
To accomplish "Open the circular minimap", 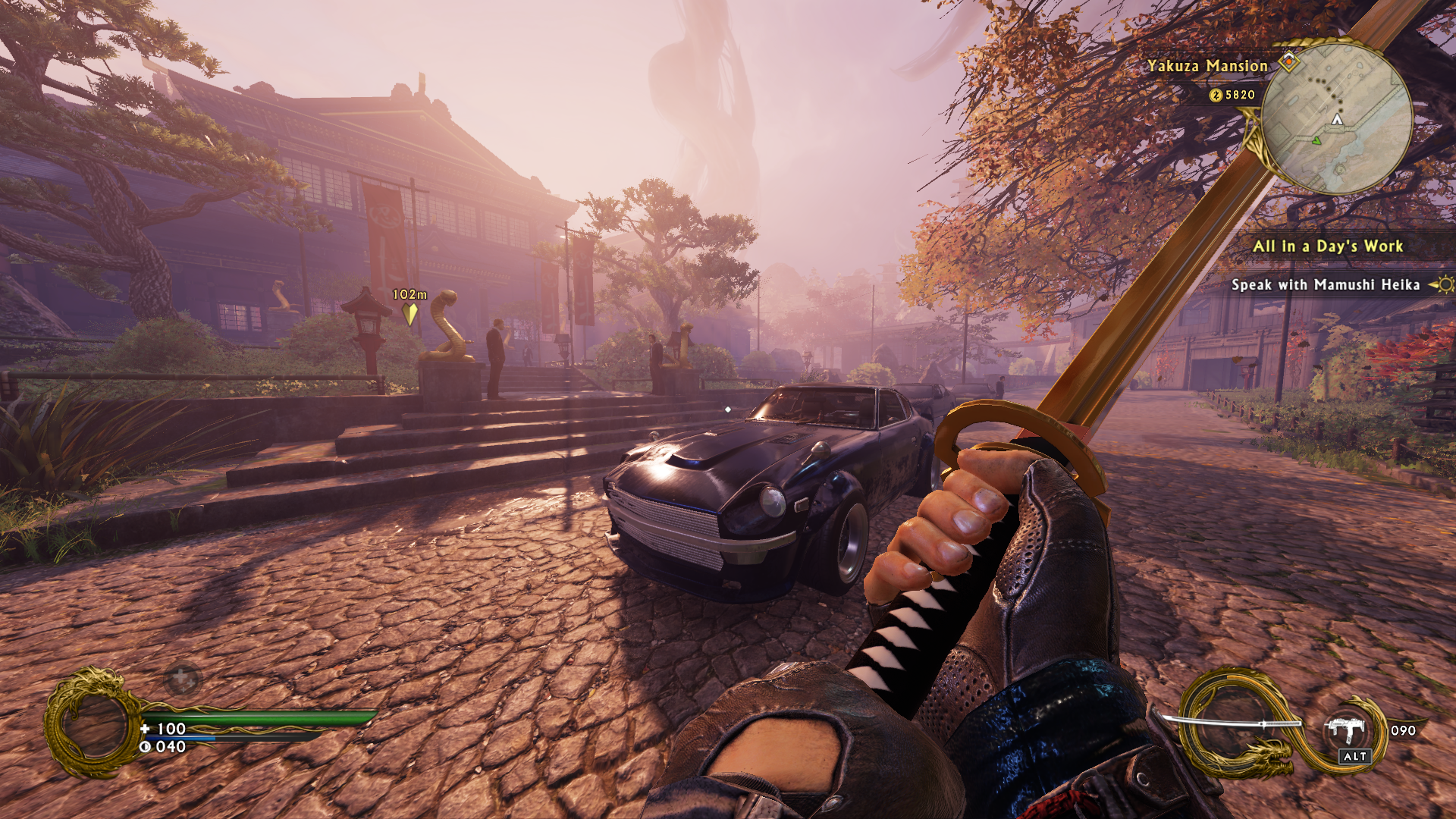I will [1336, 118].
